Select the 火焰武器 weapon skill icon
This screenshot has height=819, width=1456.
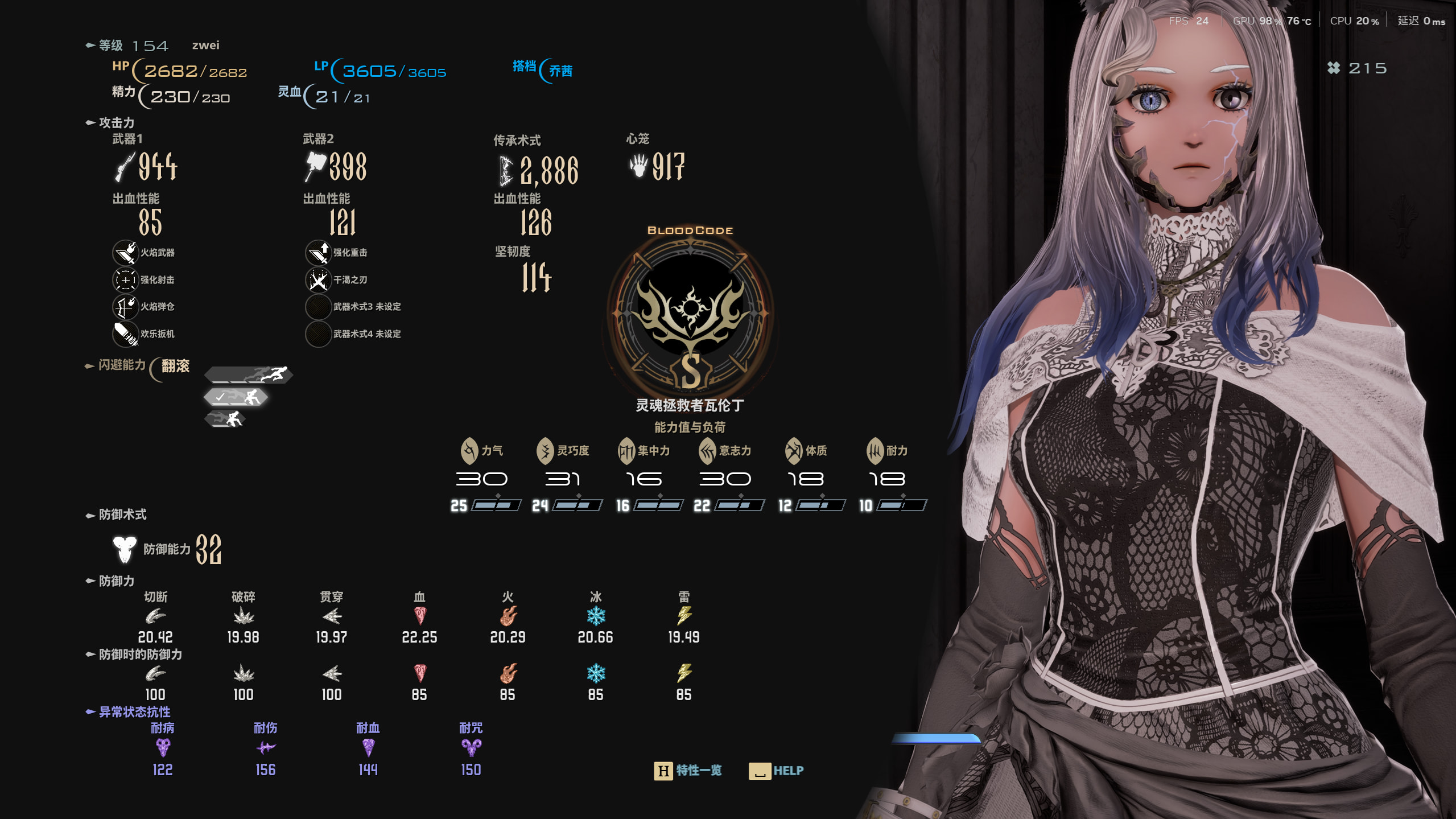click(x=125, y=252)
